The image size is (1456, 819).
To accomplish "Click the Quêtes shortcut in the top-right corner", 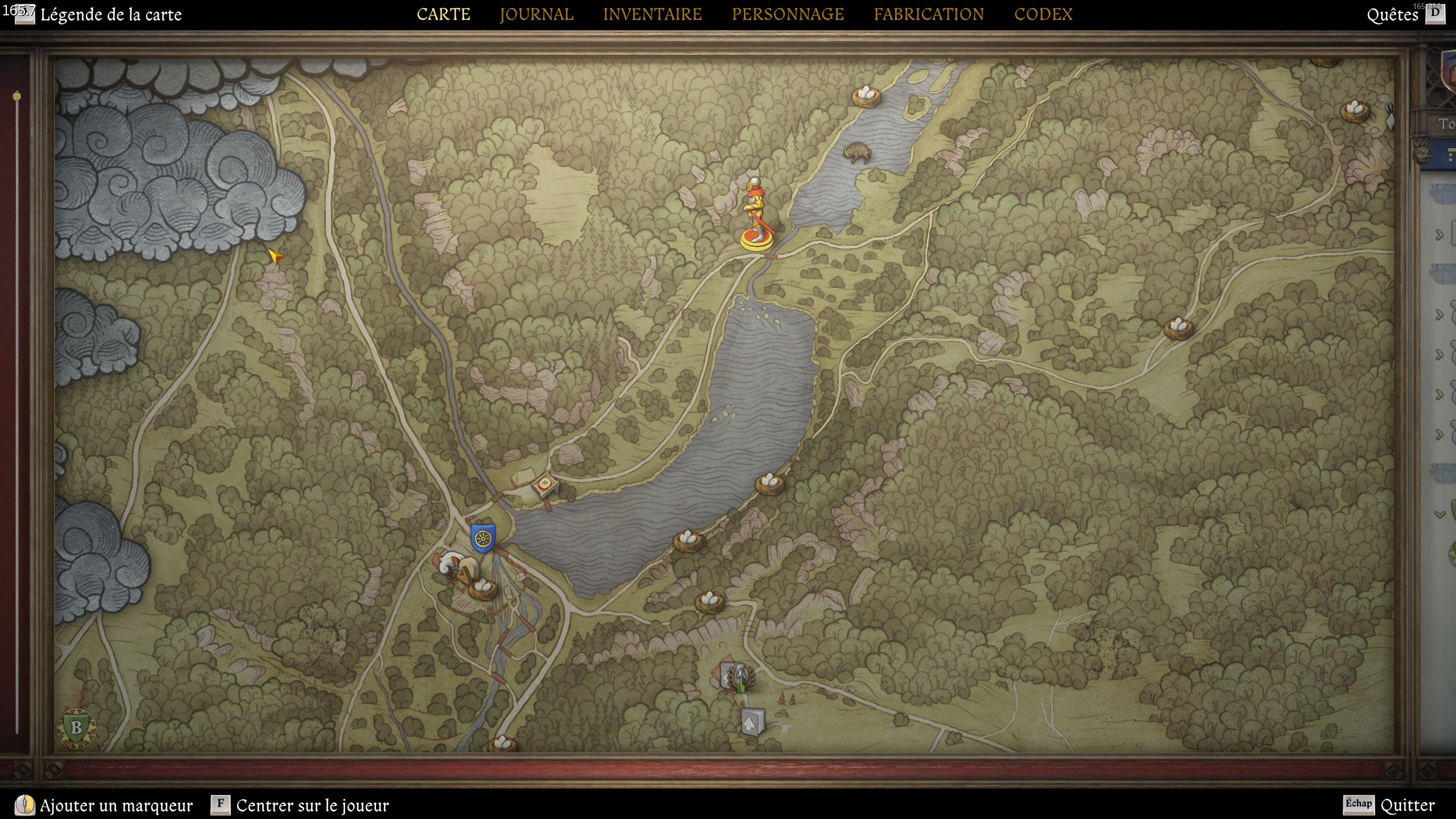I will click(x=1391, y=15).
